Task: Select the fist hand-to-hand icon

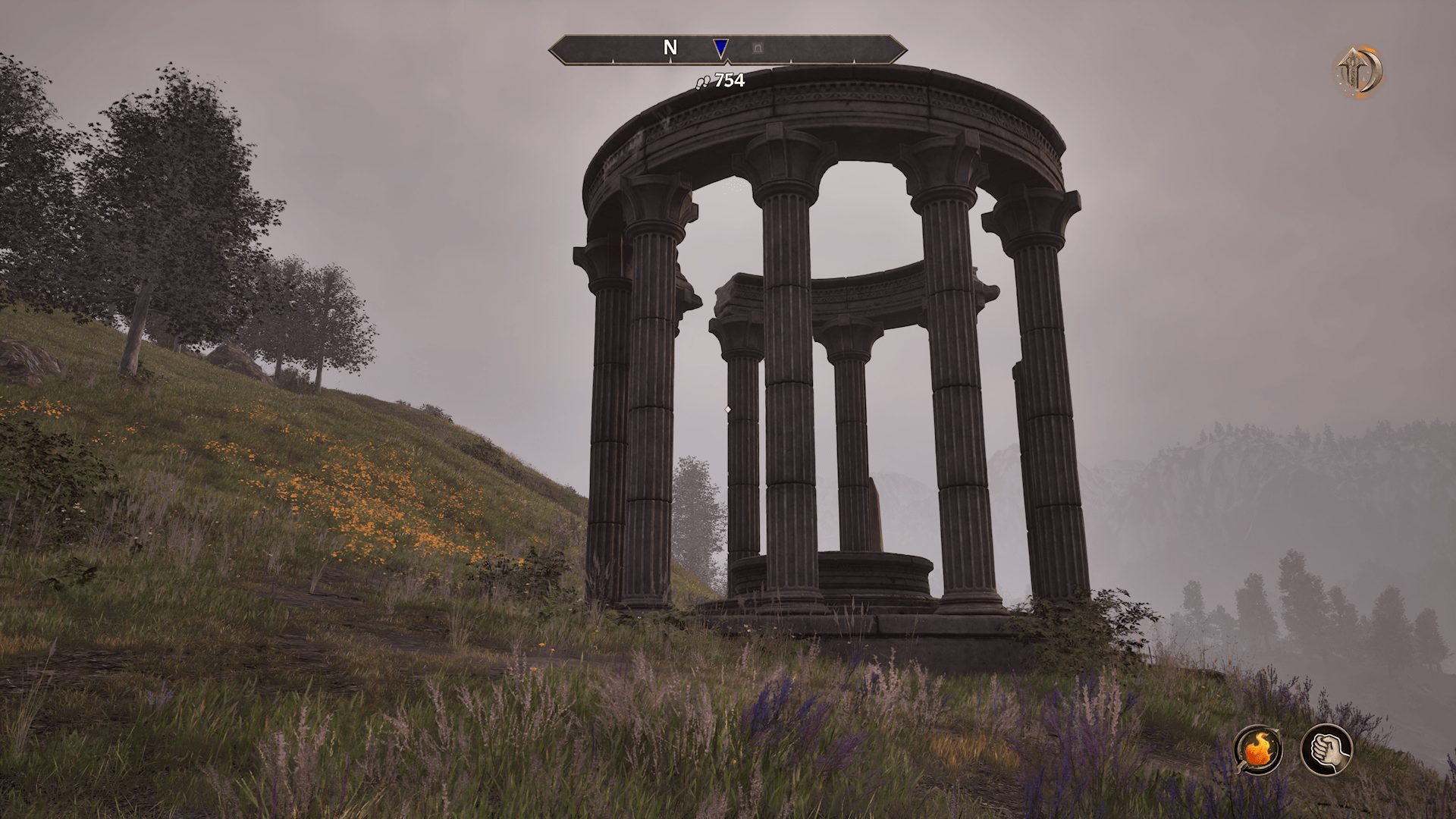Action: coord(1326,749)
